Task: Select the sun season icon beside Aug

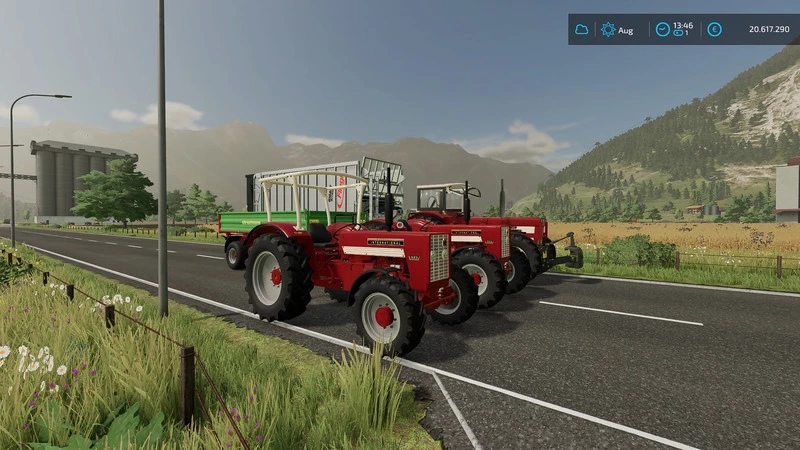Action: tap(608, 30)
